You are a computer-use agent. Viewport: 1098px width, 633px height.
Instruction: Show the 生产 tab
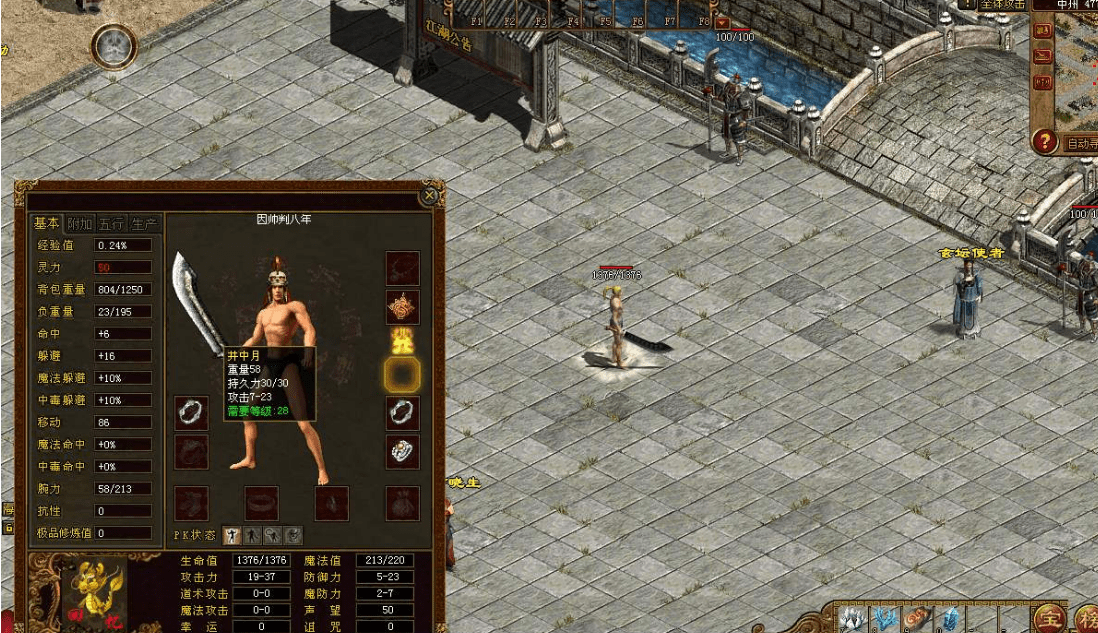coord(144,223)
